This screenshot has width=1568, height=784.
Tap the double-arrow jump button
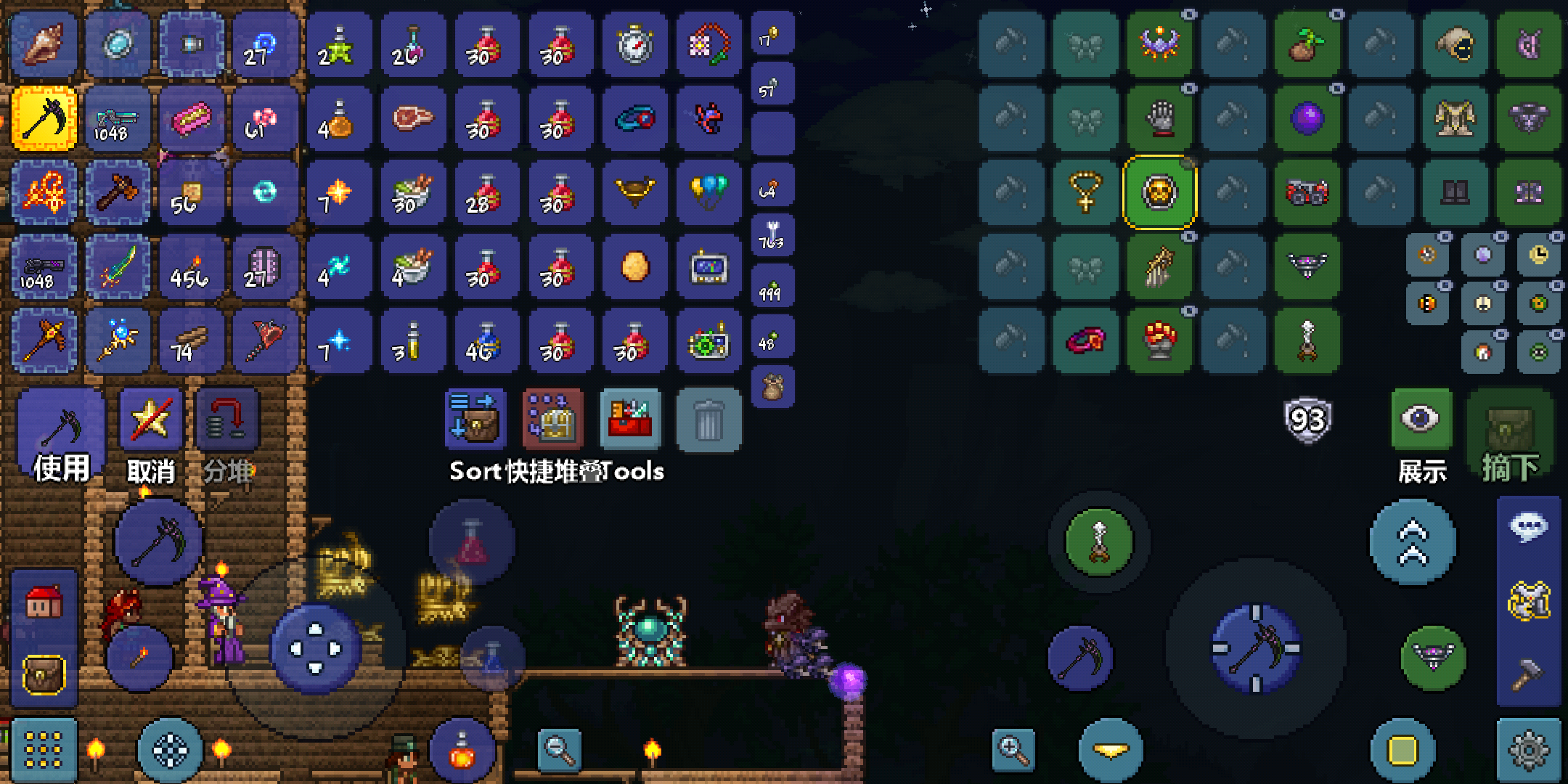[1413, 542]
